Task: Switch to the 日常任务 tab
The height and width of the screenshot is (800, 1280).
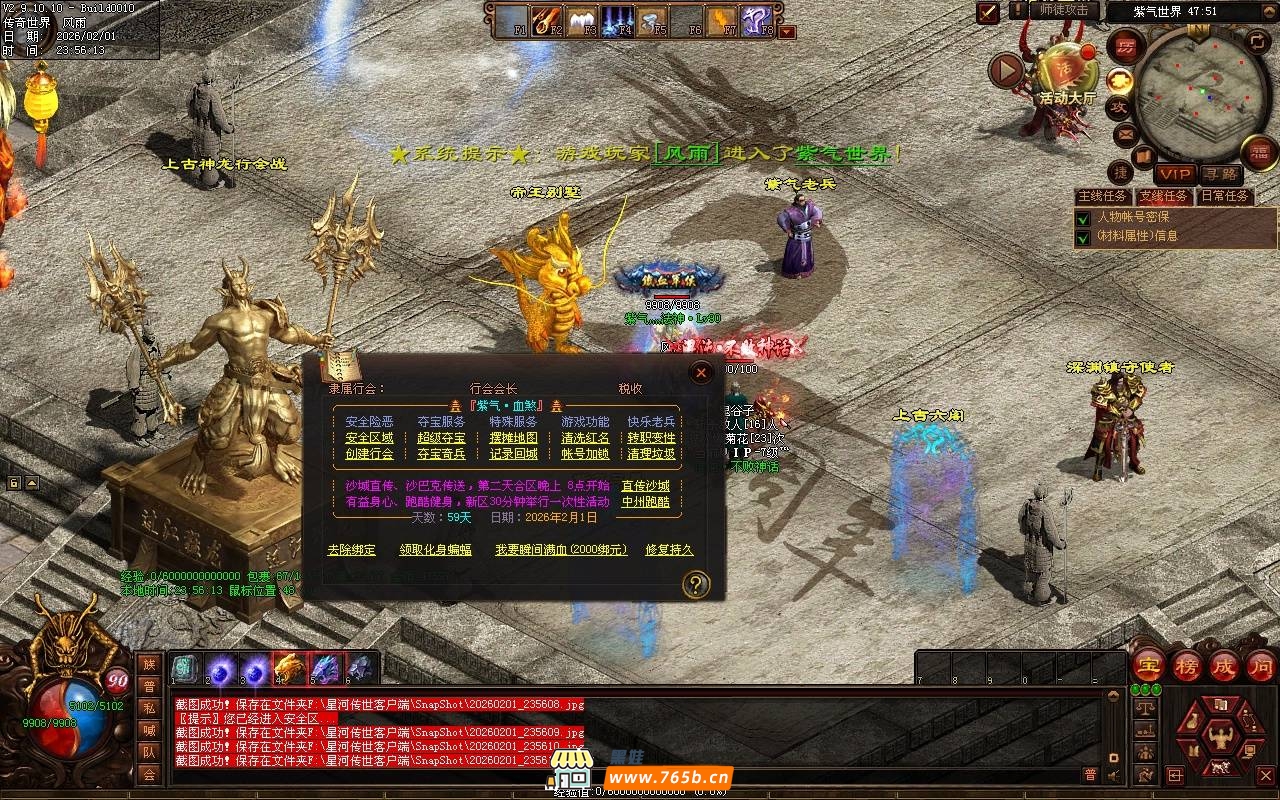Action: 1224,197
